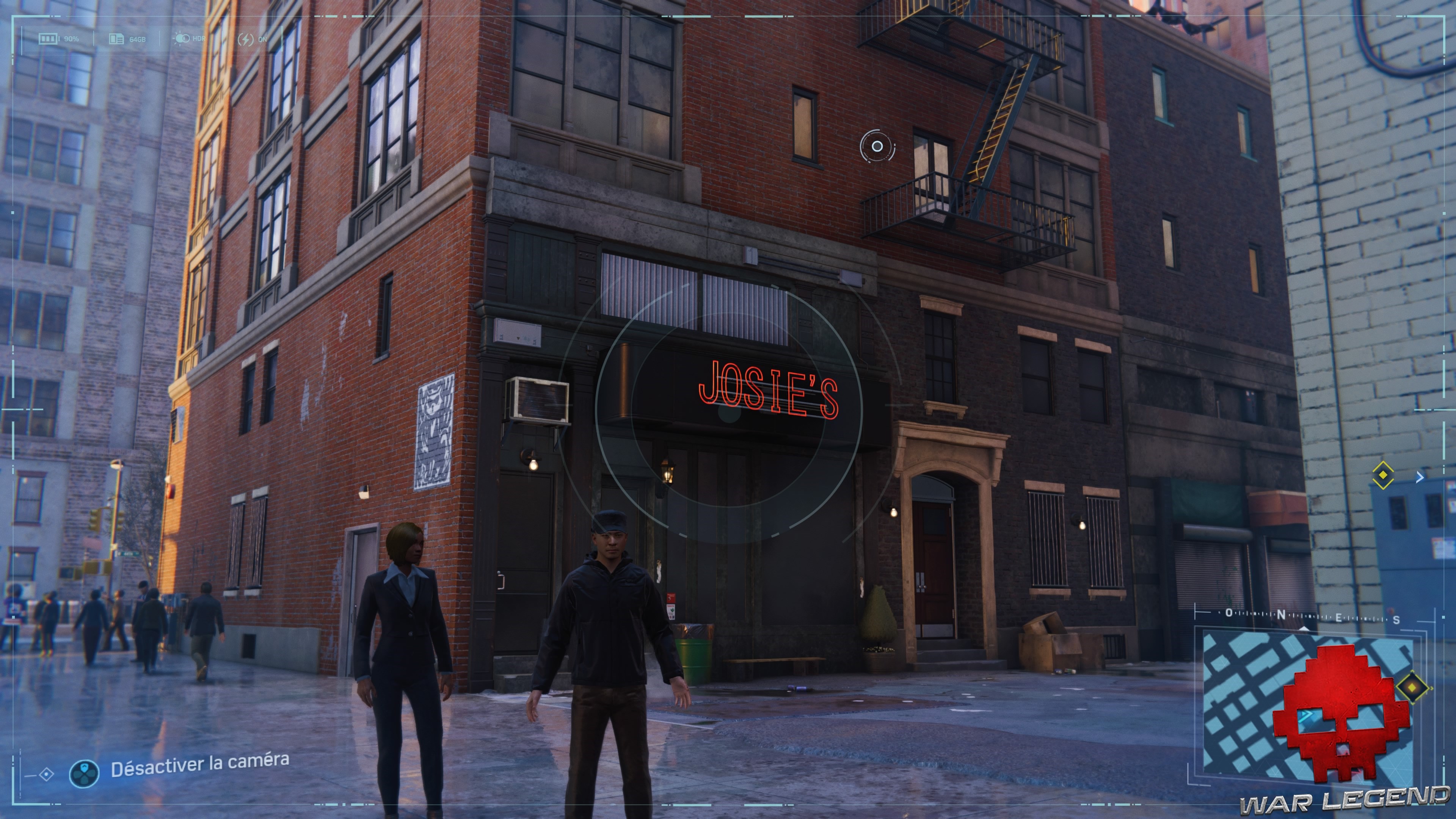The height and width of the screenshot is (819, 1456).
Task: Toggle the flash from ON to off
Action: 254,38
